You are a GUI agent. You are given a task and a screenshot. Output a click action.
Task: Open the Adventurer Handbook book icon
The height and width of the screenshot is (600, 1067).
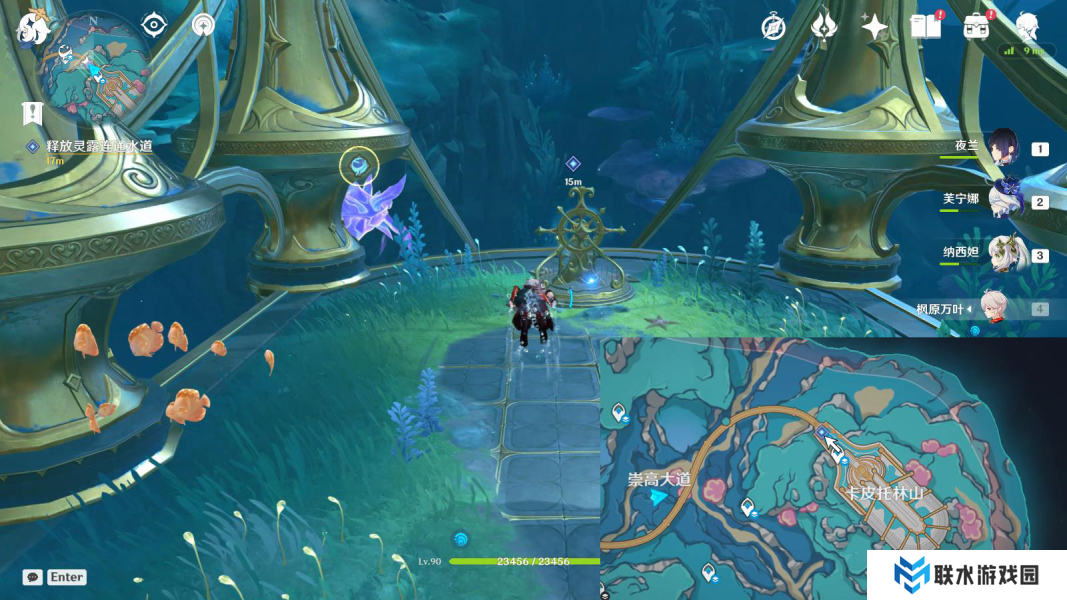pyautogui.click(x=925, y=27)
